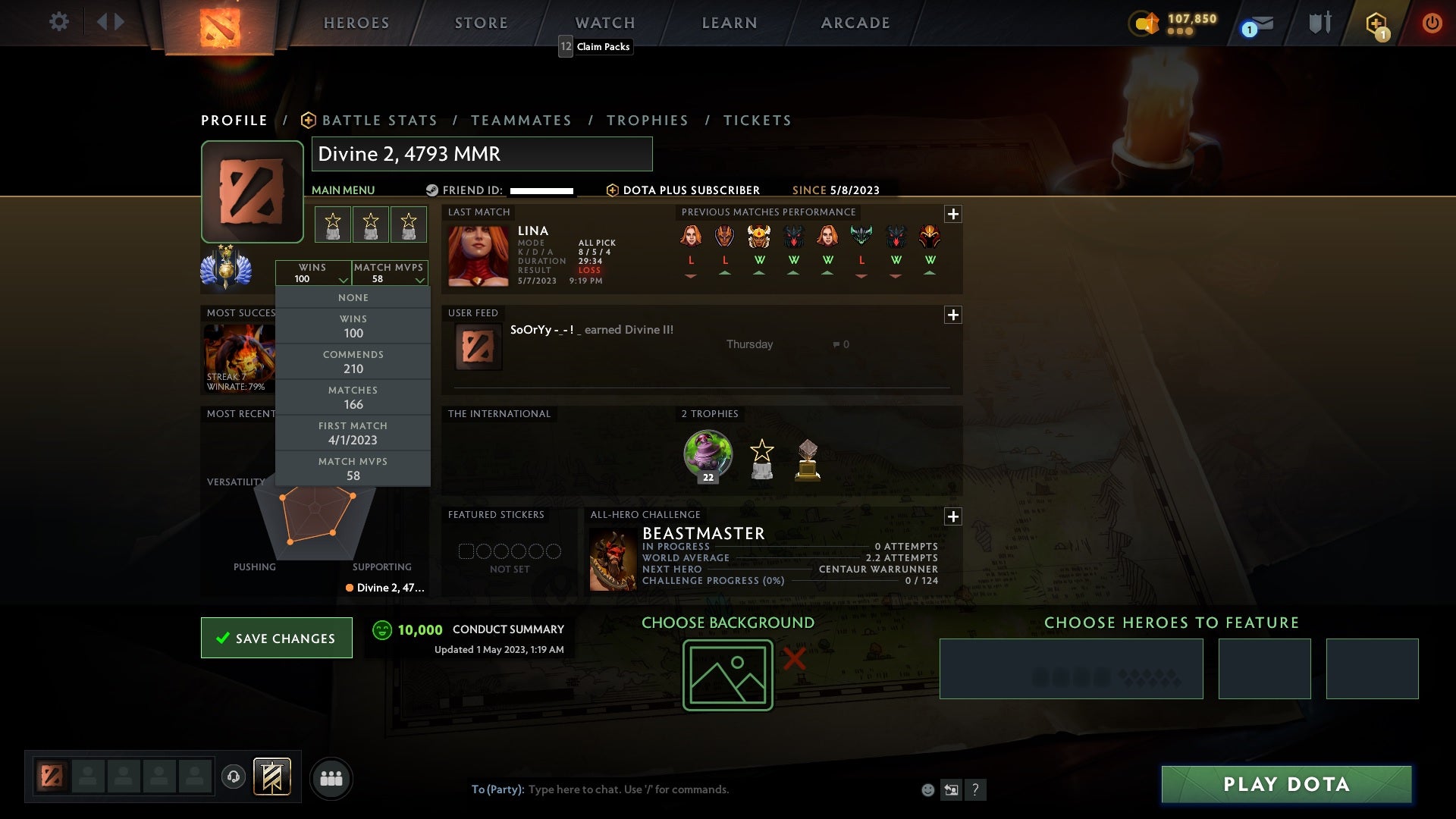Select None to clear the stat display
The image size is (1456, 819).
point(353,297)
